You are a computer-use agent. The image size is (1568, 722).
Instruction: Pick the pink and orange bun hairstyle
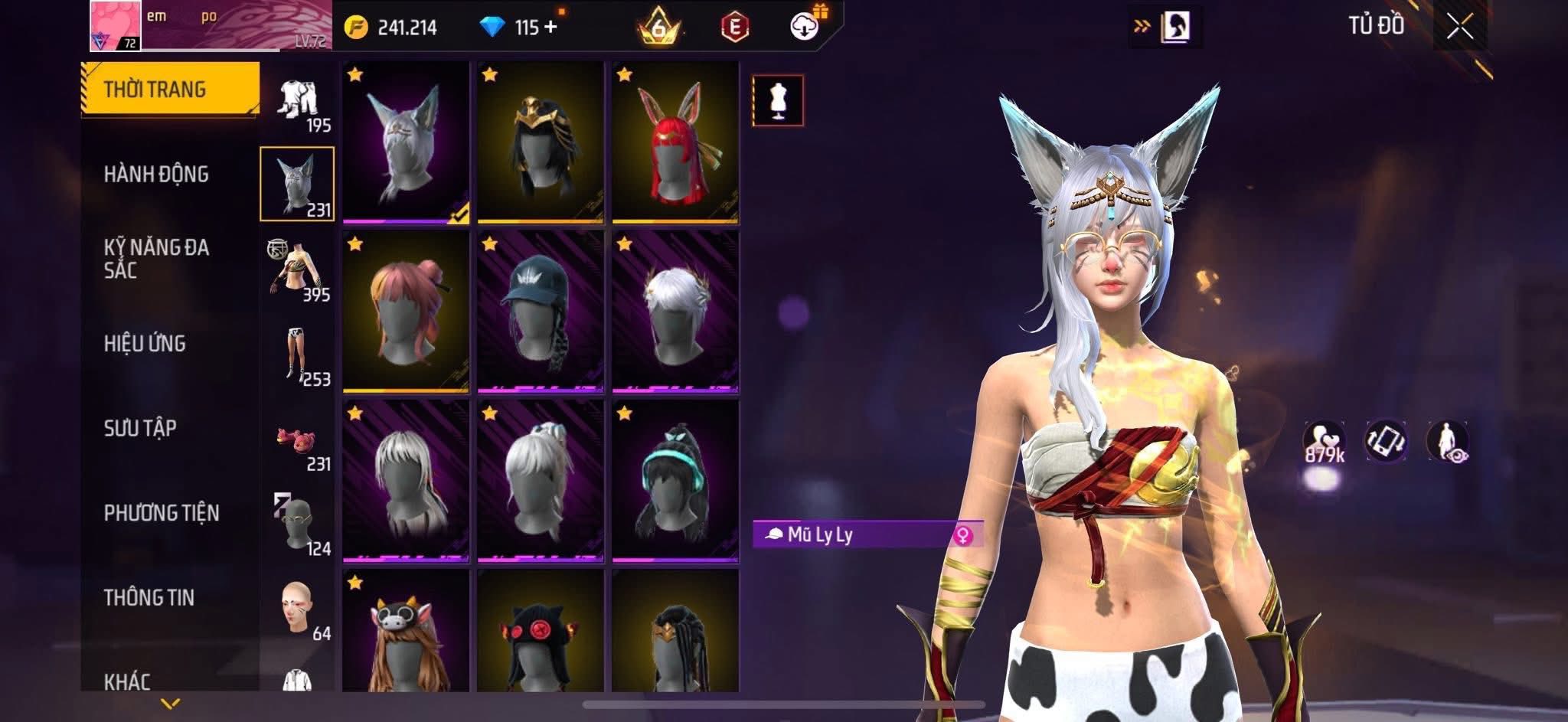(x=405, y=312)
